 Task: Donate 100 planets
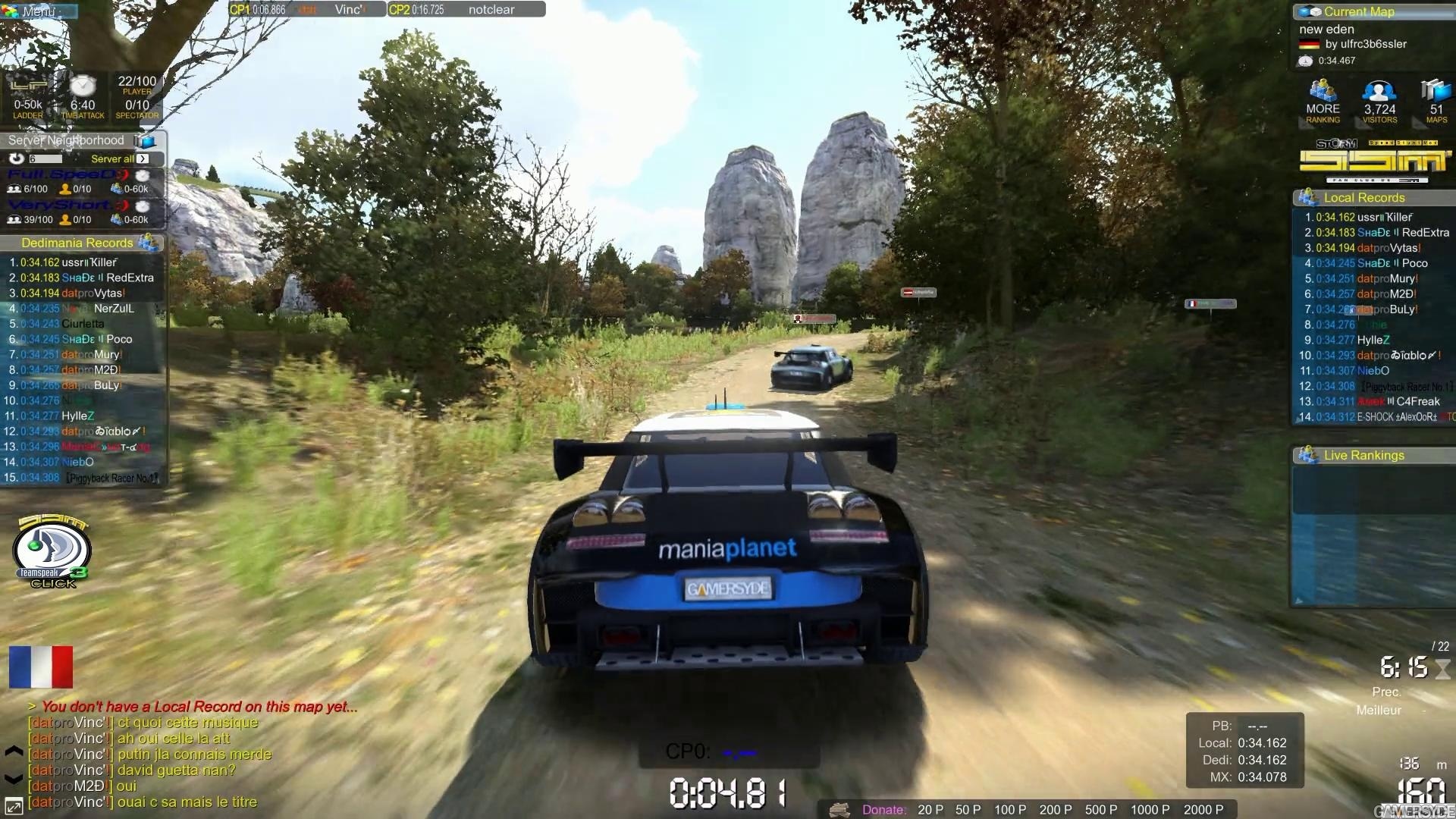click(1010, 810)
